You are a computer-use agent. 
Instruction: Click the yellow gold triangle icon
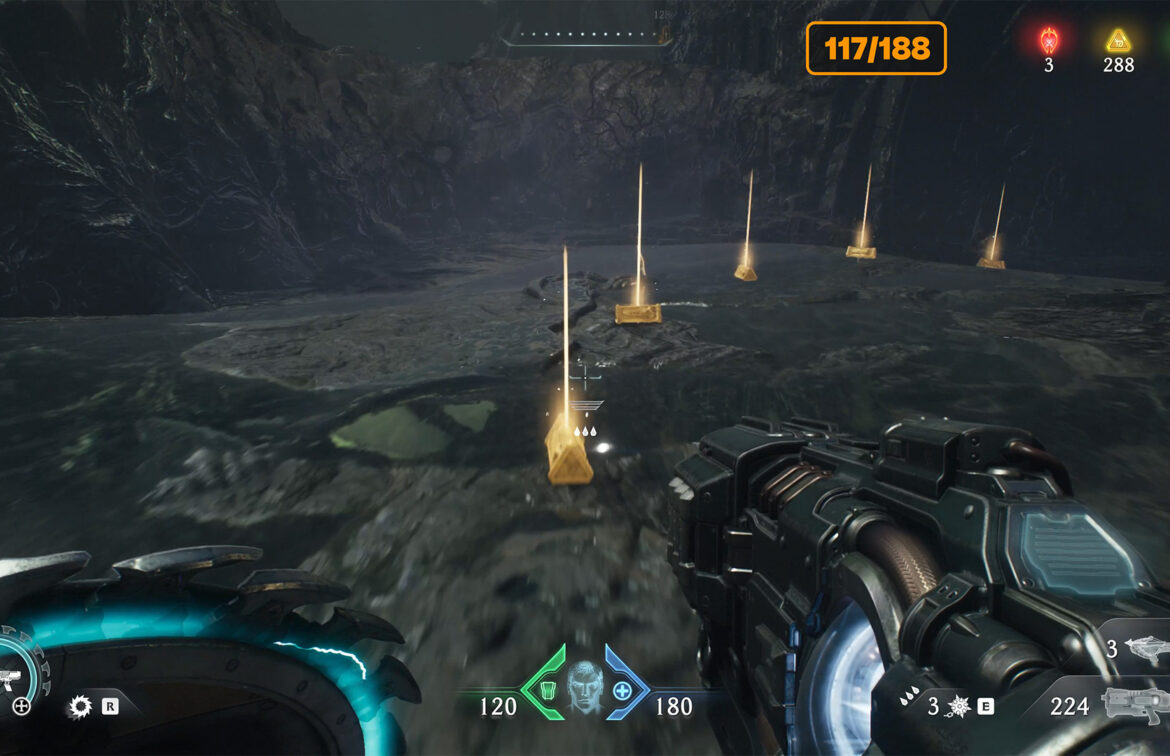tap(1118, 41)
